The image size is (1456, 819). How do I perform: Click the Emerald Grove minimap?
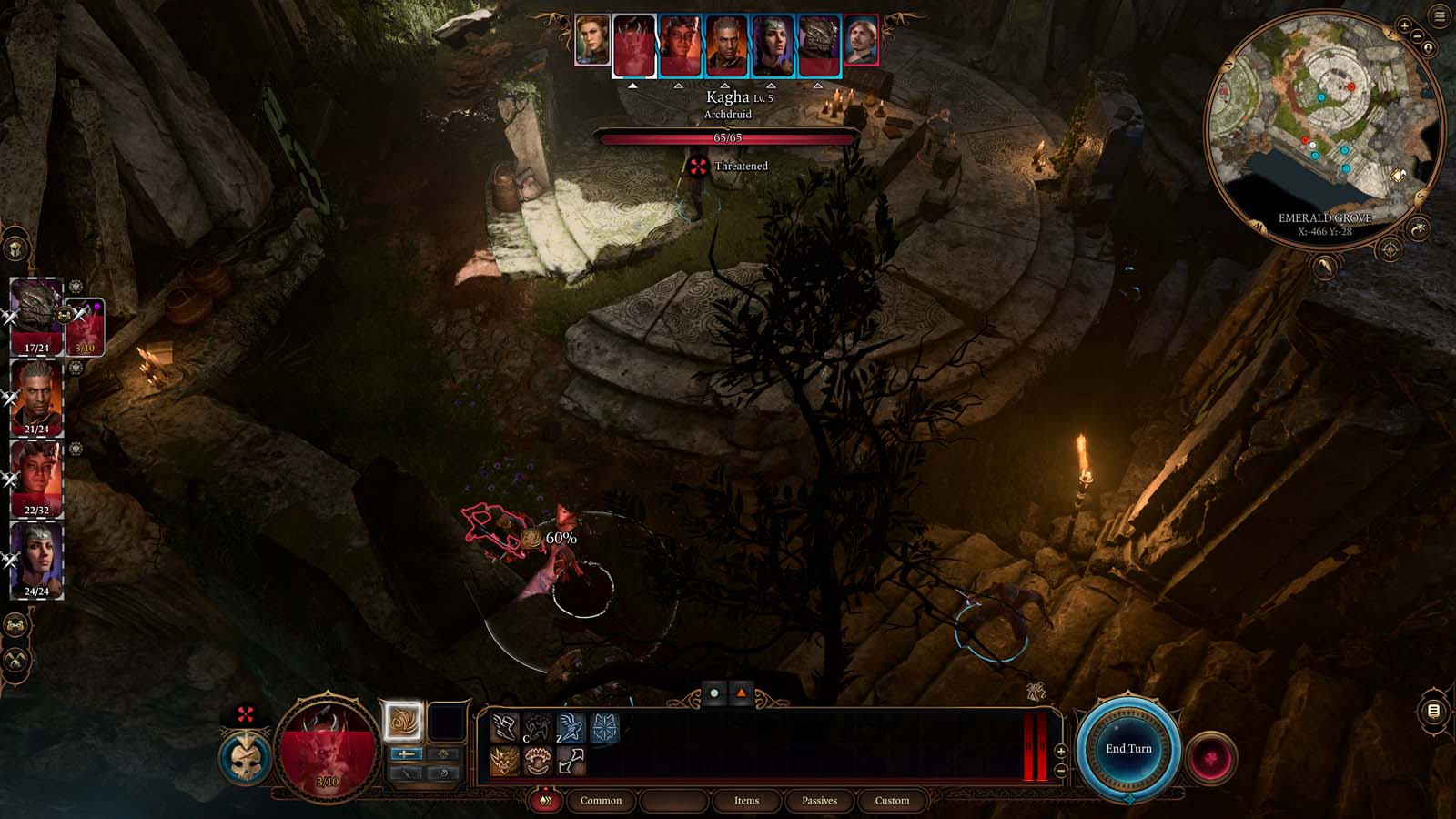coord(1324,127)
